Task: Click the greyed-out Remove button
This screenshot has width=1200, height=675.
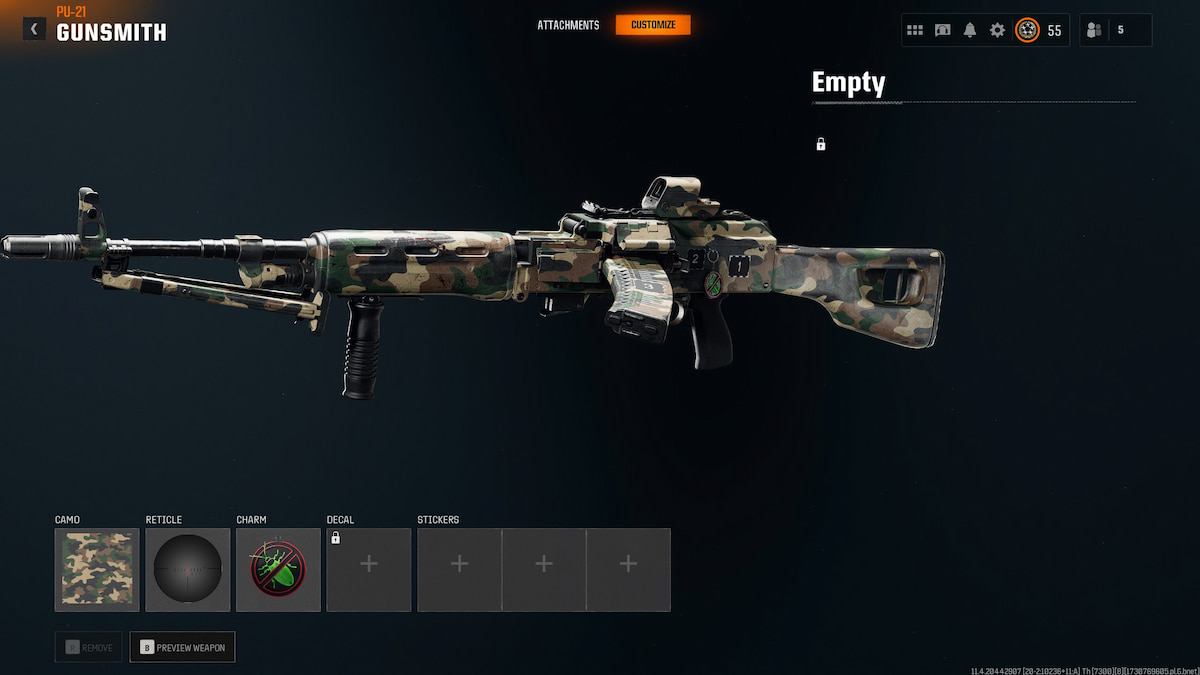Action: click(x=89, y=647)
